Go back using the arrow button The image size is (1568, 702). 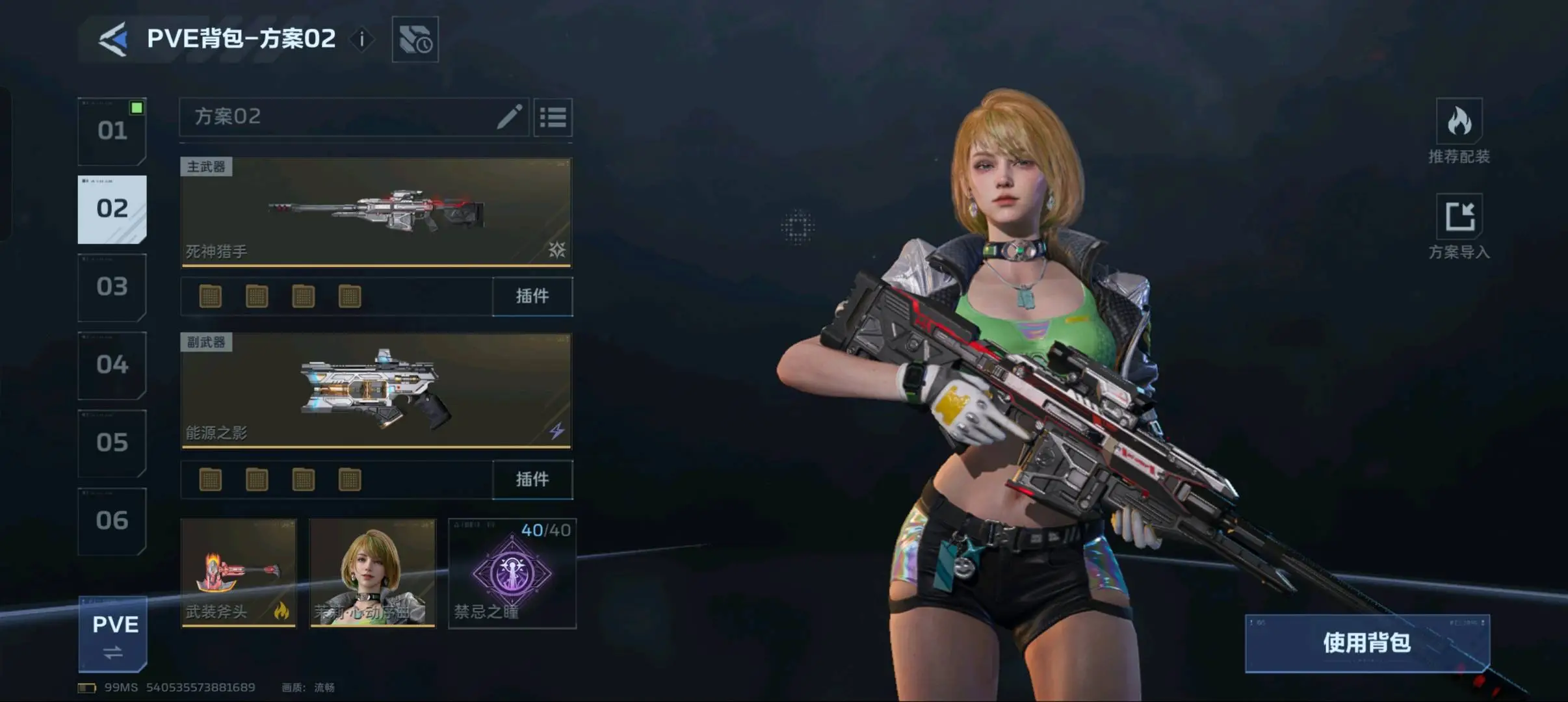tap(112, 39)
